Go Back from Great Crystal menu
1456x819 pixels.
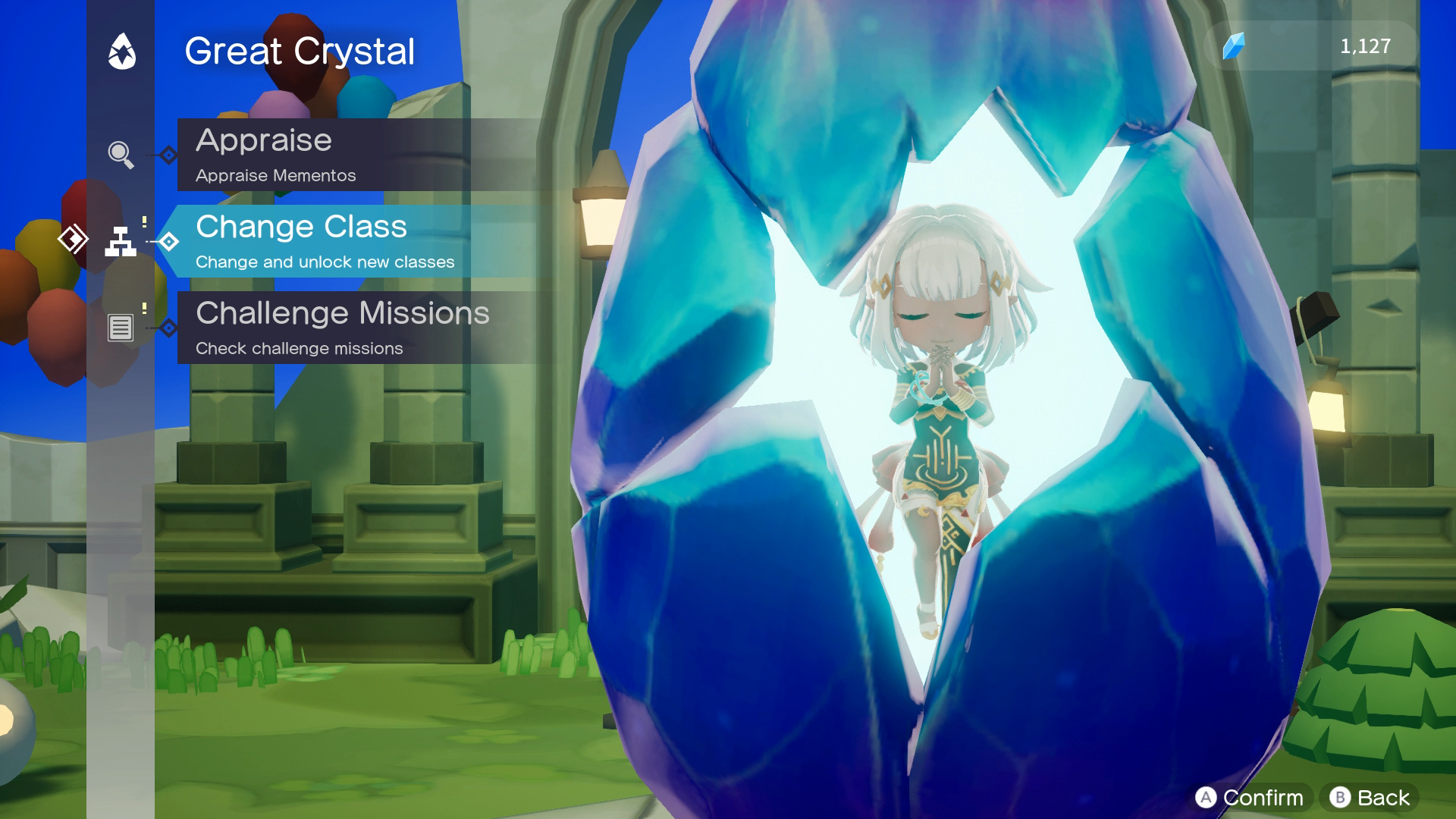[x=1370, y=797]
